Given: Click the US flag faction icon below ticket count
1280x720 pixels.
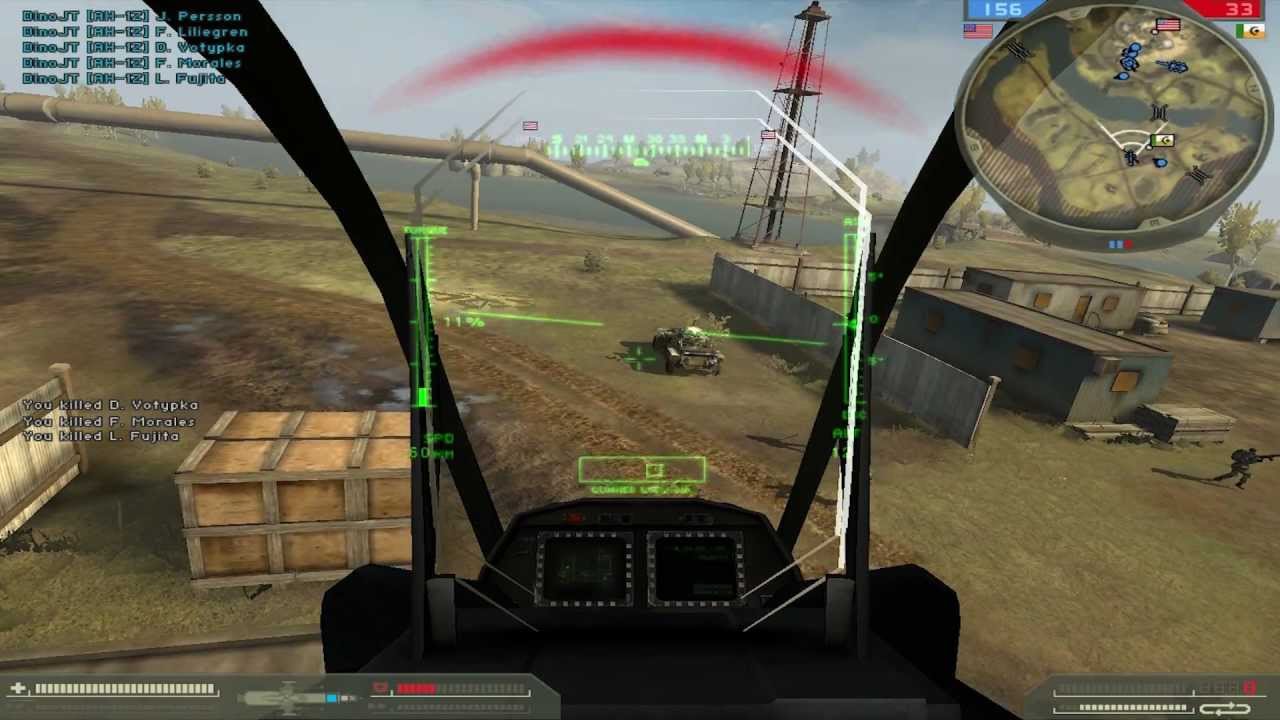Looking at the screenshot, I should [x=976, y=31].
